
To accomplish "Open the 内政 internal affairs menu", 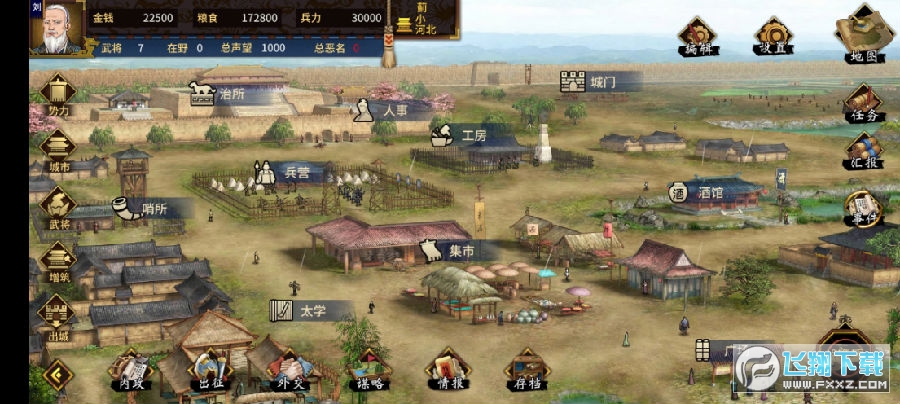I will 128,370.
